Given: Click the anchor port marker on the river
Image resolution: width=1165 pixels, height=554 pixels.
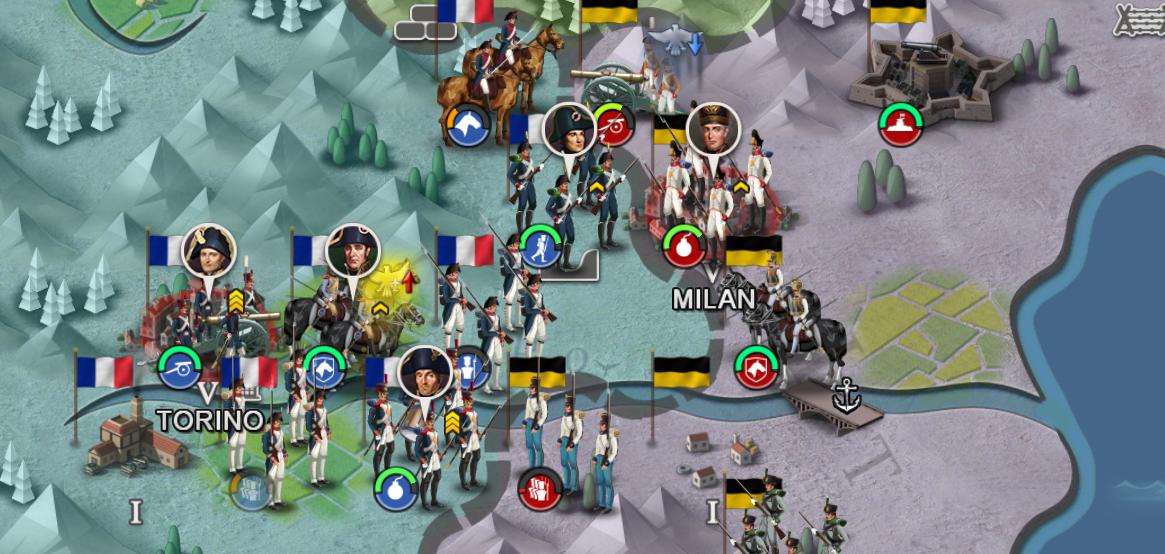Looking at the screenshot, I should point(847,397).
